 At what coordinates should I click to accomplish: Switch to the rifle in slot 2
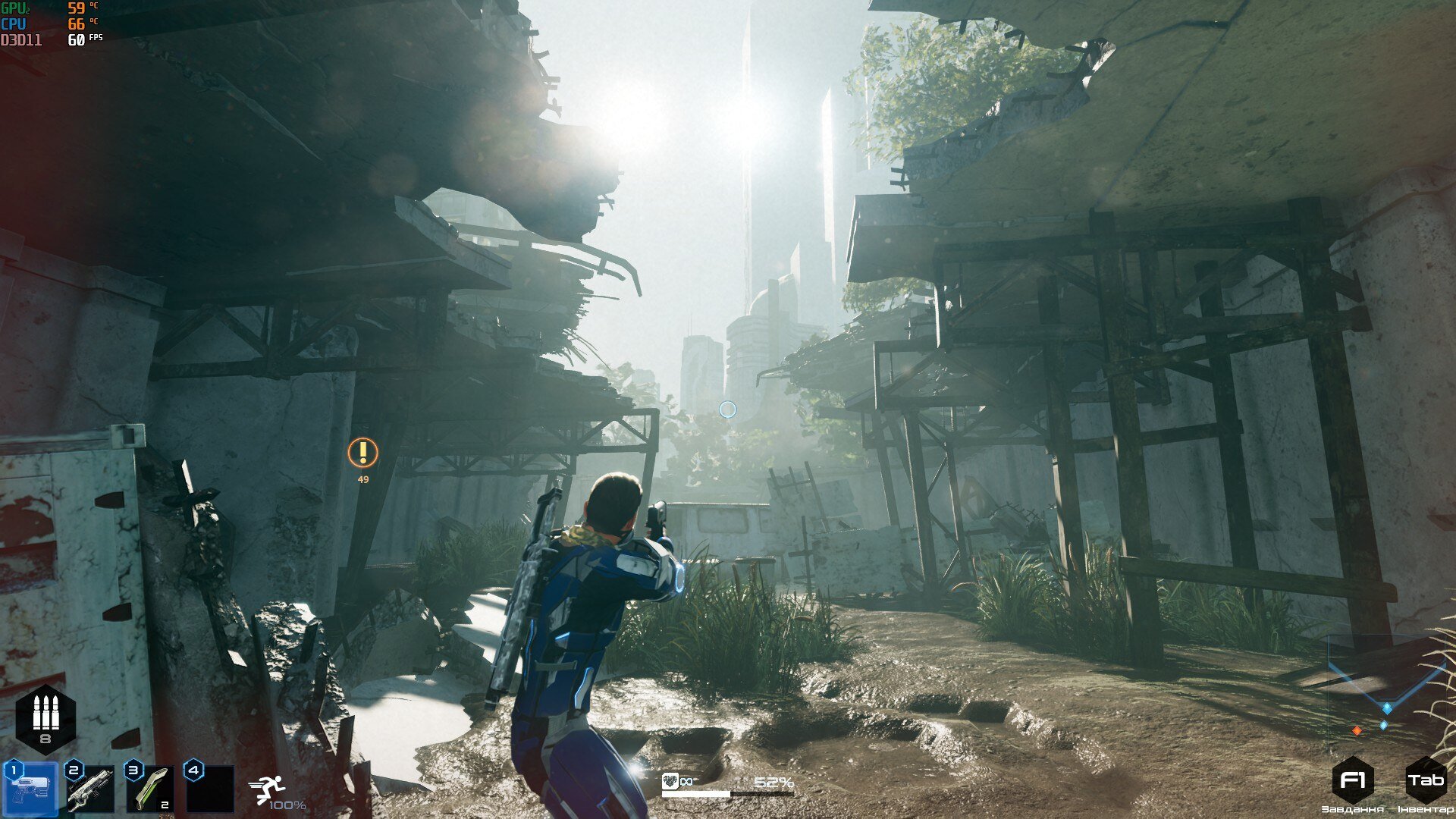(90, 789)
